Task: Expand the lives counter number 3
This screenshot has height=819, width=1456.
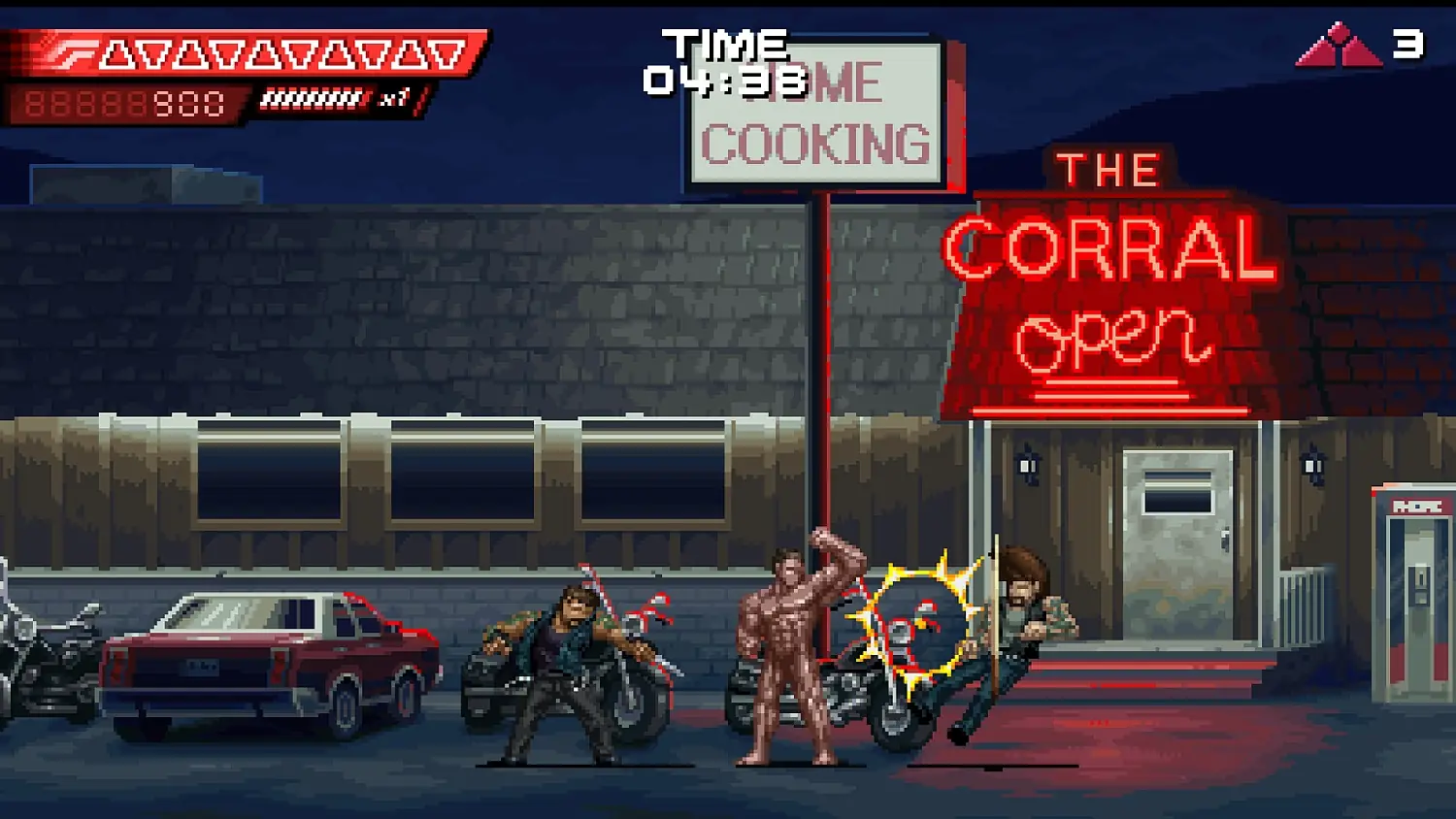Action: [1405, 44]
